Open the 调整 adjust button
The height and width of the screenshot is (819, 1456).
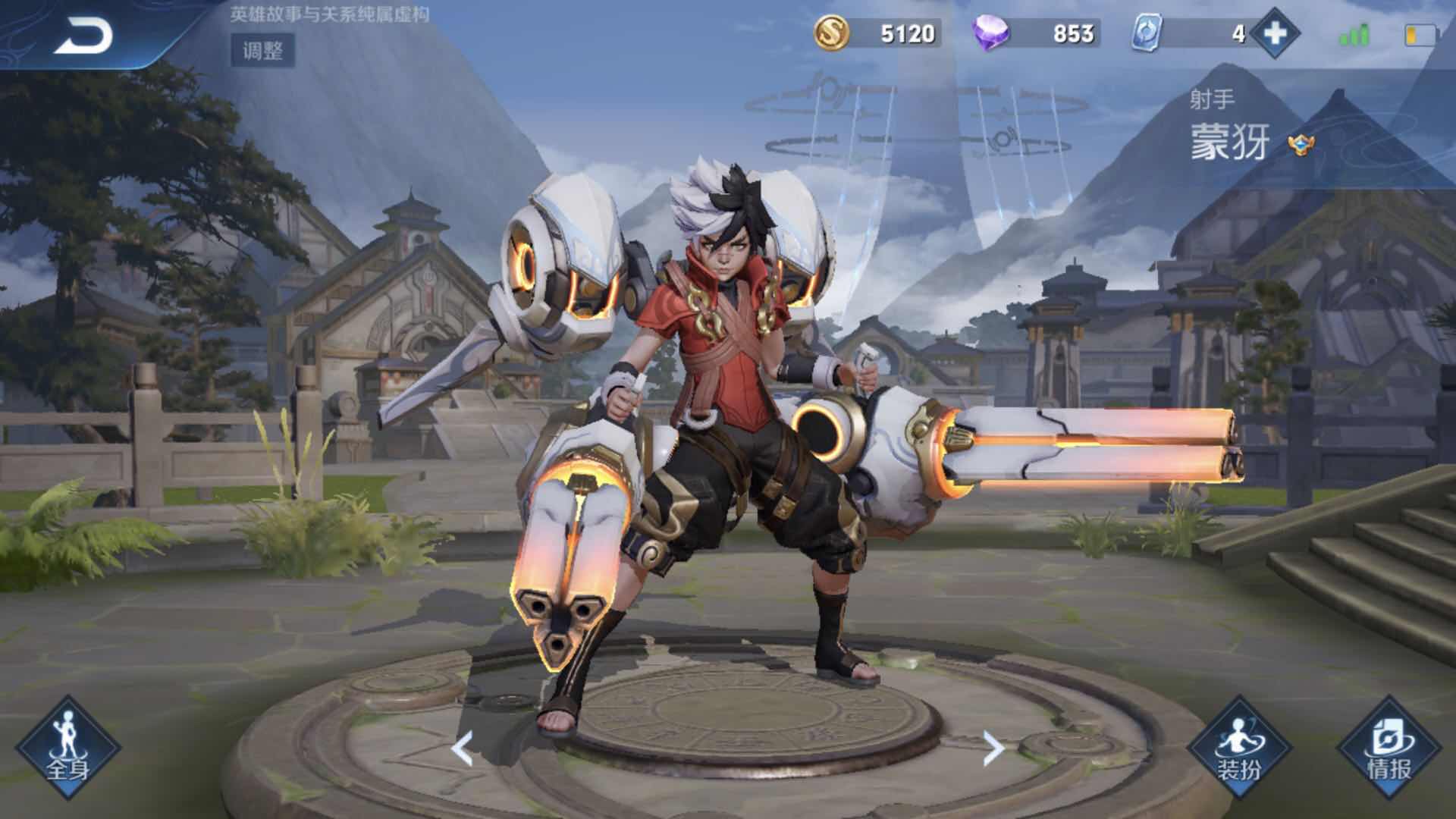tap(262, 51)
